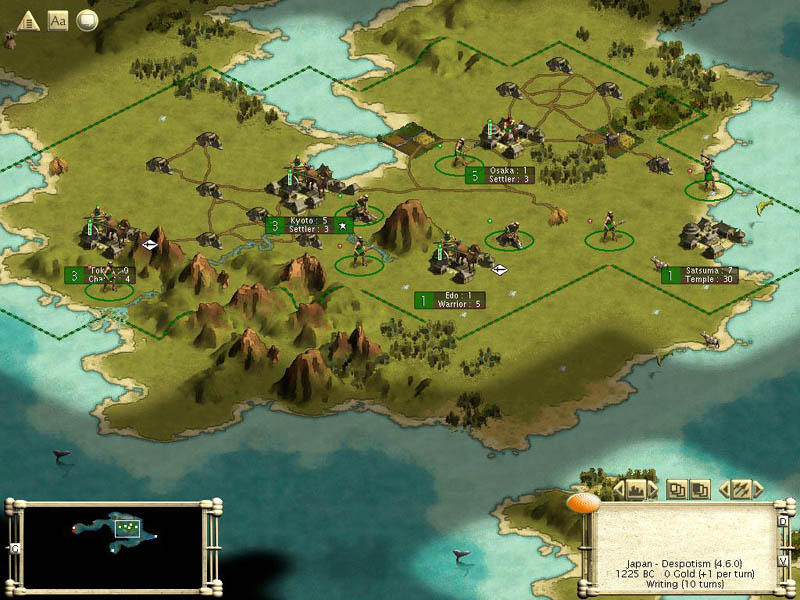Toggle the 'G' button beside the minimap
This screenshot has height=600, width=800.
tap(14, 549)
